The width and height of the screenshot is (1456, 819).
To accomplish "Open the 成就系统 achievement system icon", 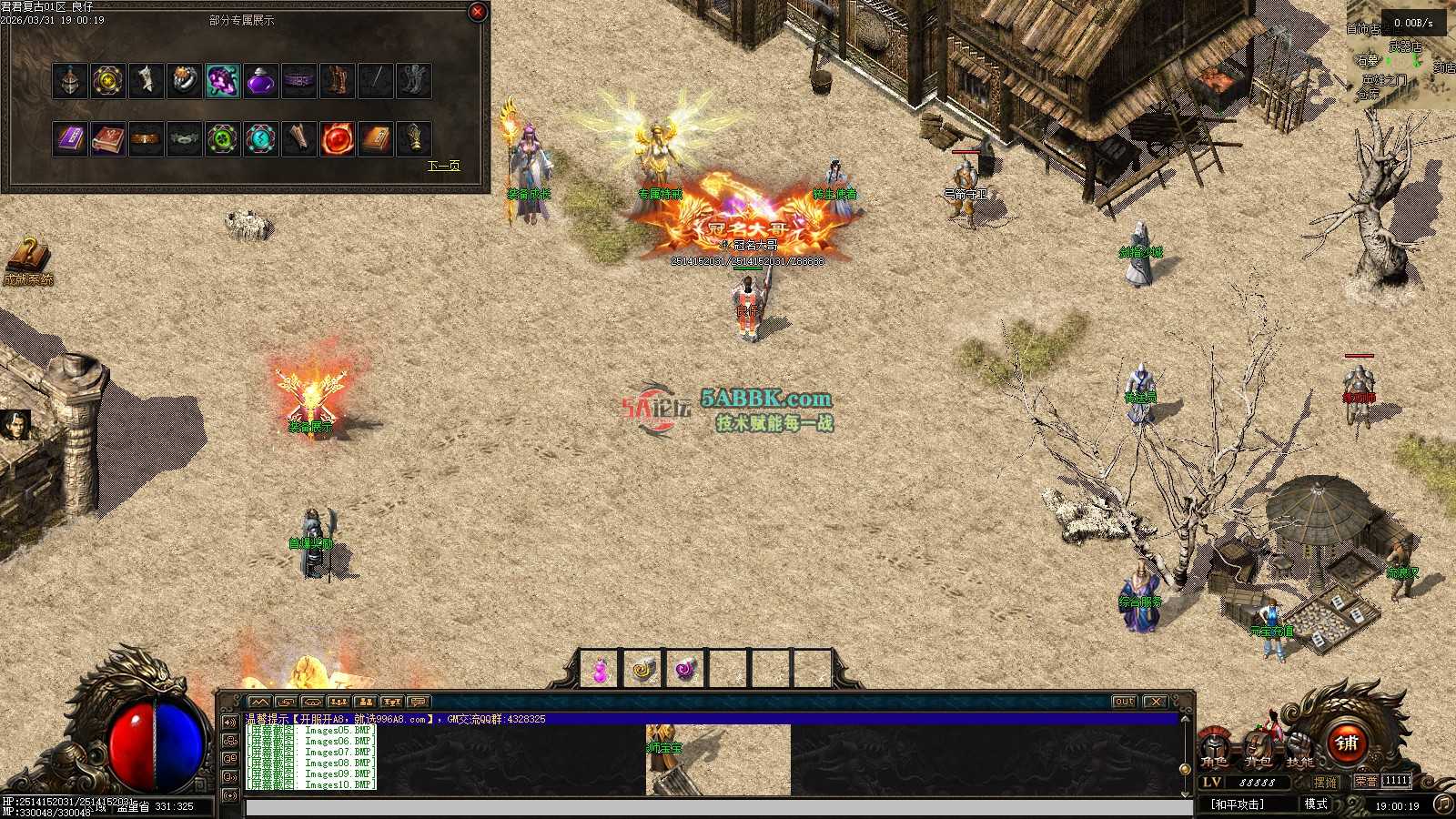I will pos(27,261).
